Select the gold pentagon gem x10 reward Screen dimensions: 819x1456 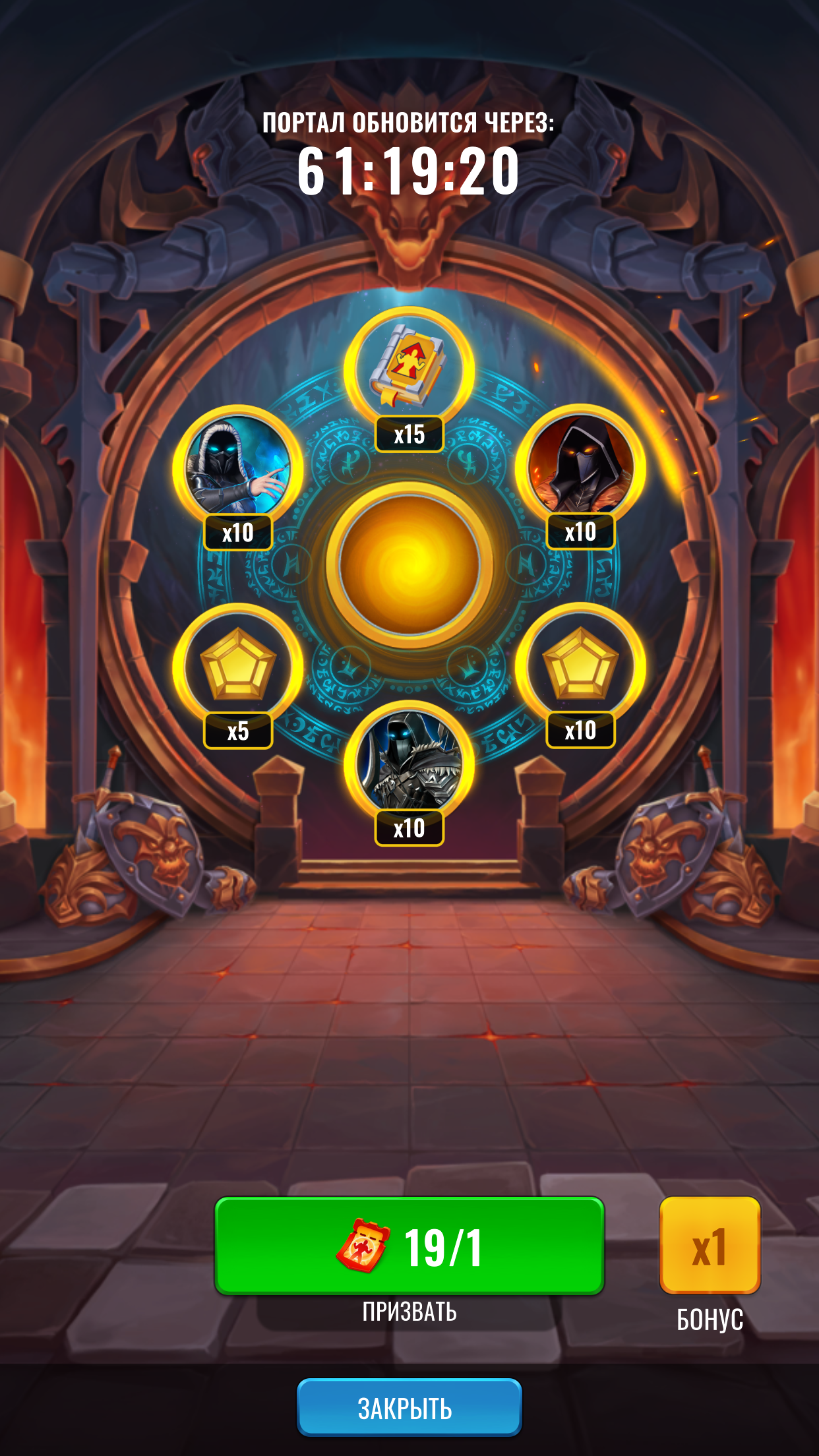click(580, 666)
